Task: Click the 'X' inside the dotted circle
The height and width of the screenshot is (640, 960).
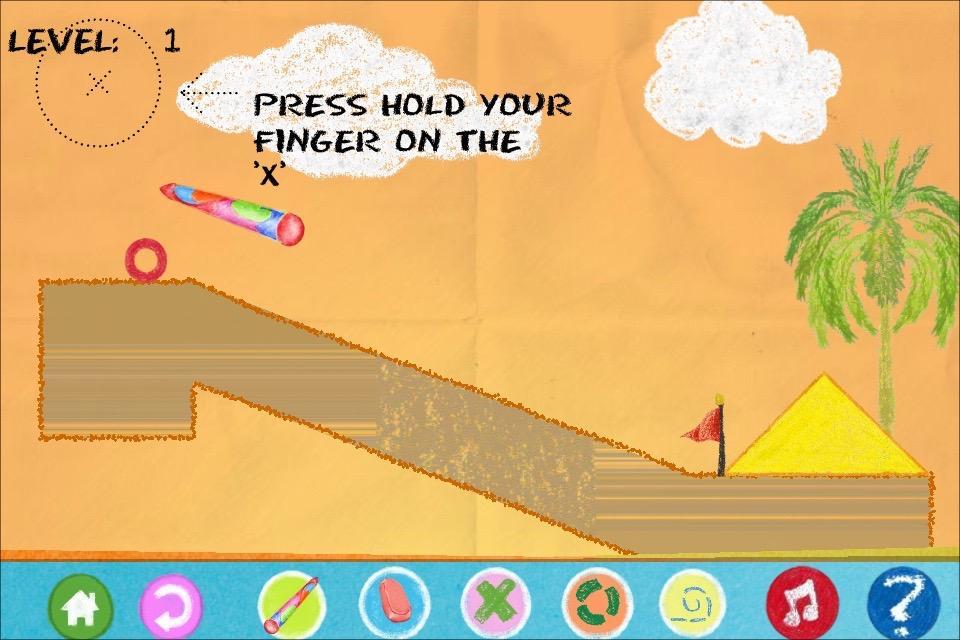Action: tap(98, 83)
